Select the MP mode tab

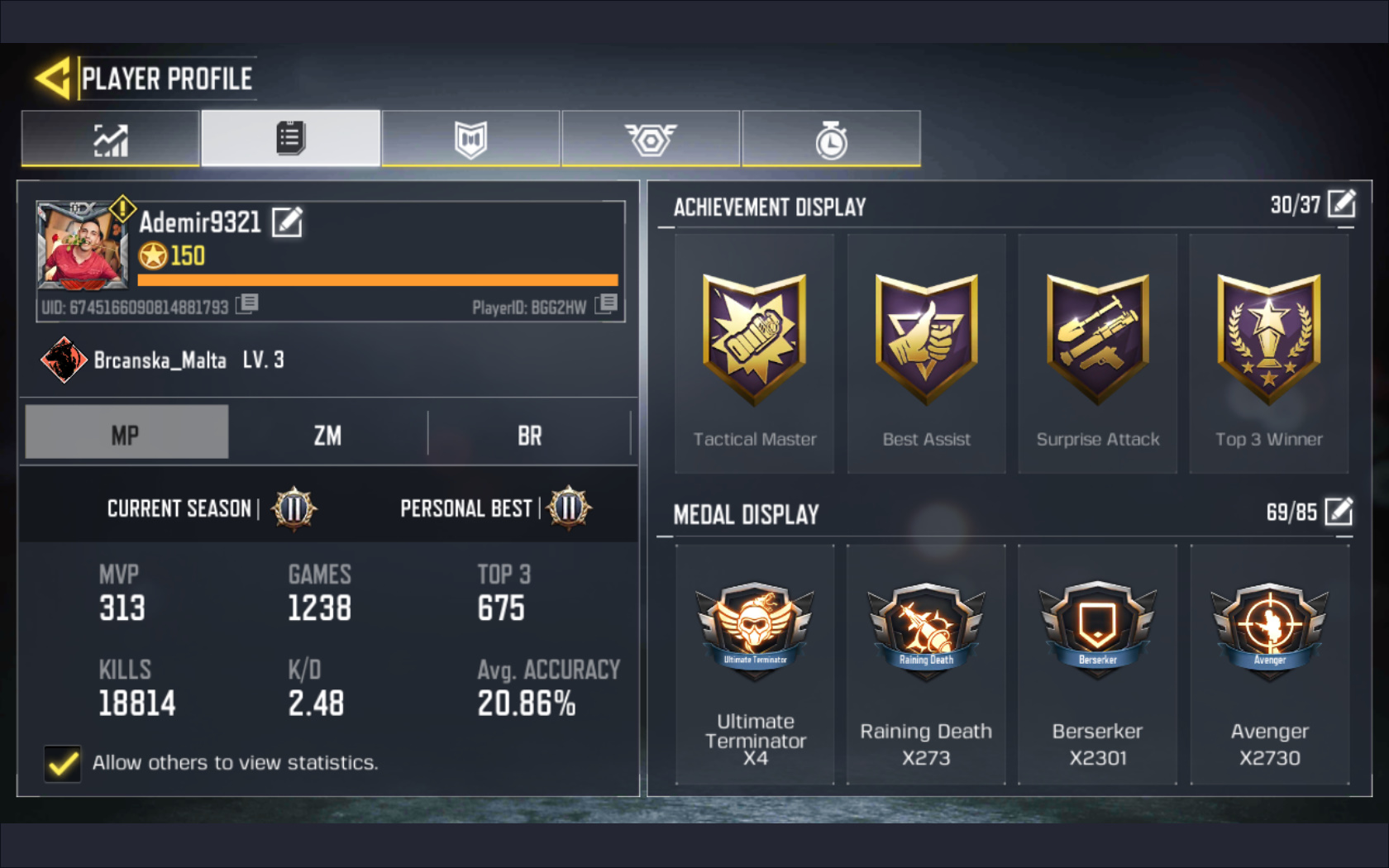pyautogui.click(x=126, y=431)
